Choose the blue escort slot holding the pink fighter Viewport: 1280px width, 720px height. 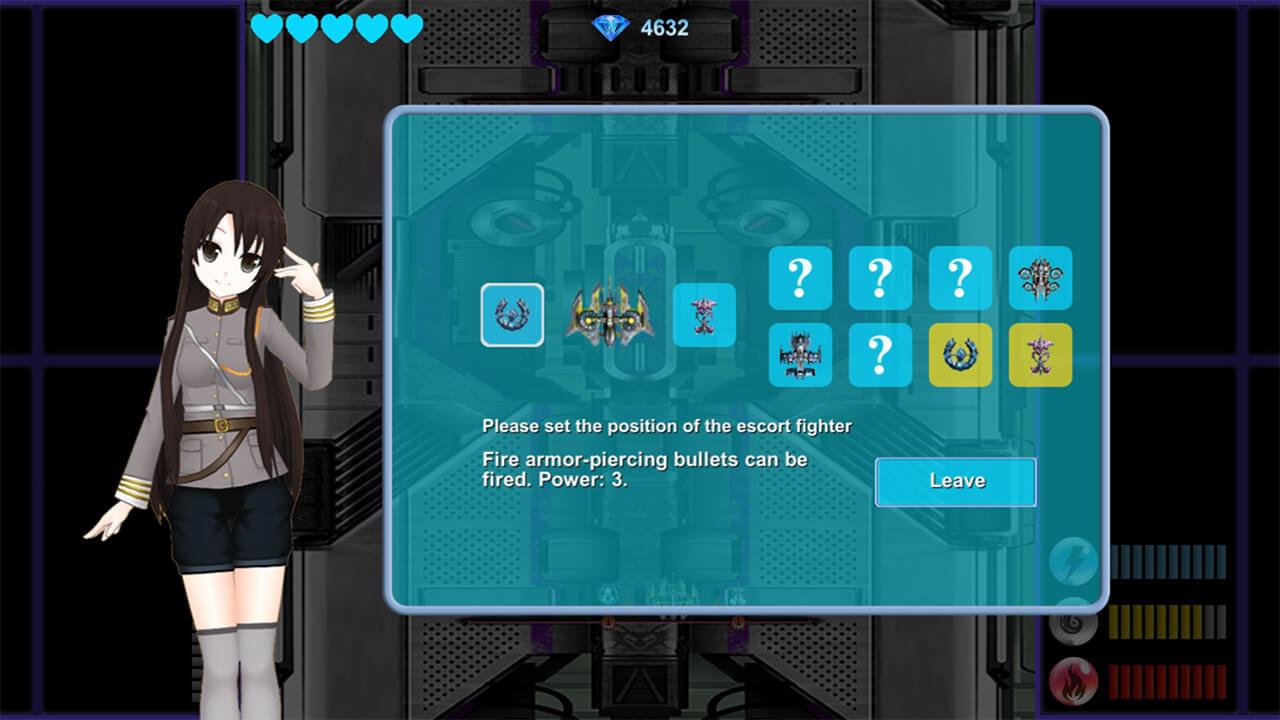point(704,315)
